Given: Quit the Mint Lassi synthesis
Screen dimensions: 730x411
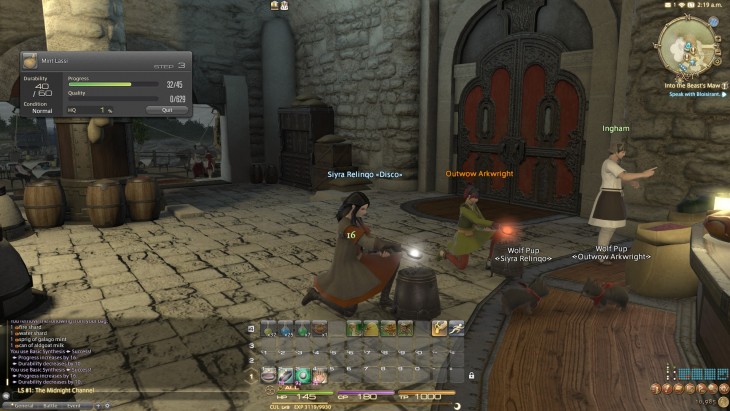Looking at the screenshot, I should (166, 110).
